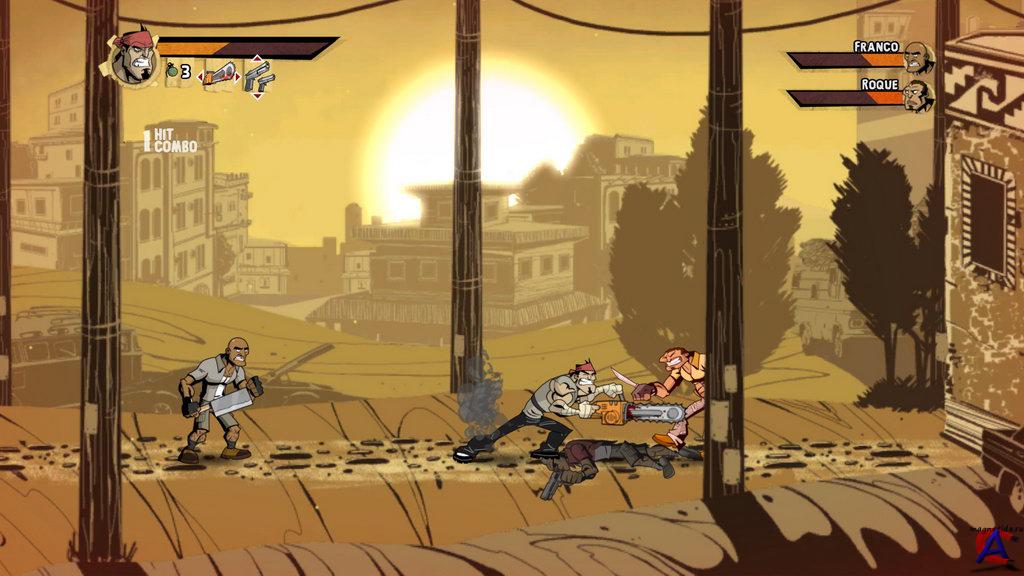Choose the dual pistols weapon icon
Viewport: 1024px width, 576px height.
(257, 76)
